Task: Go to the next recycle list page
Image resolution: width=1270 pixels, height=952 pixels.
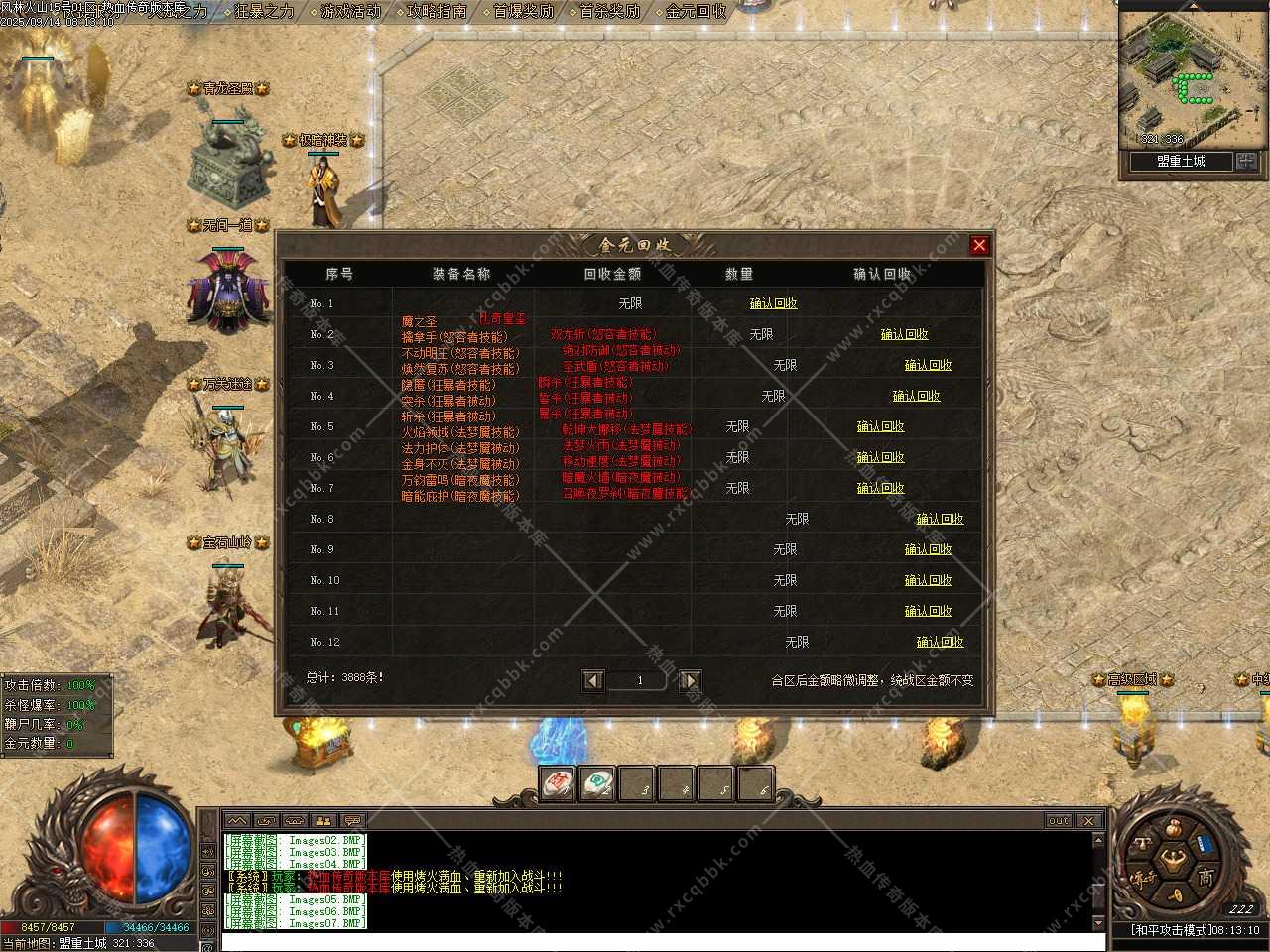Action: pyautogui.click(x=690, y=680)
